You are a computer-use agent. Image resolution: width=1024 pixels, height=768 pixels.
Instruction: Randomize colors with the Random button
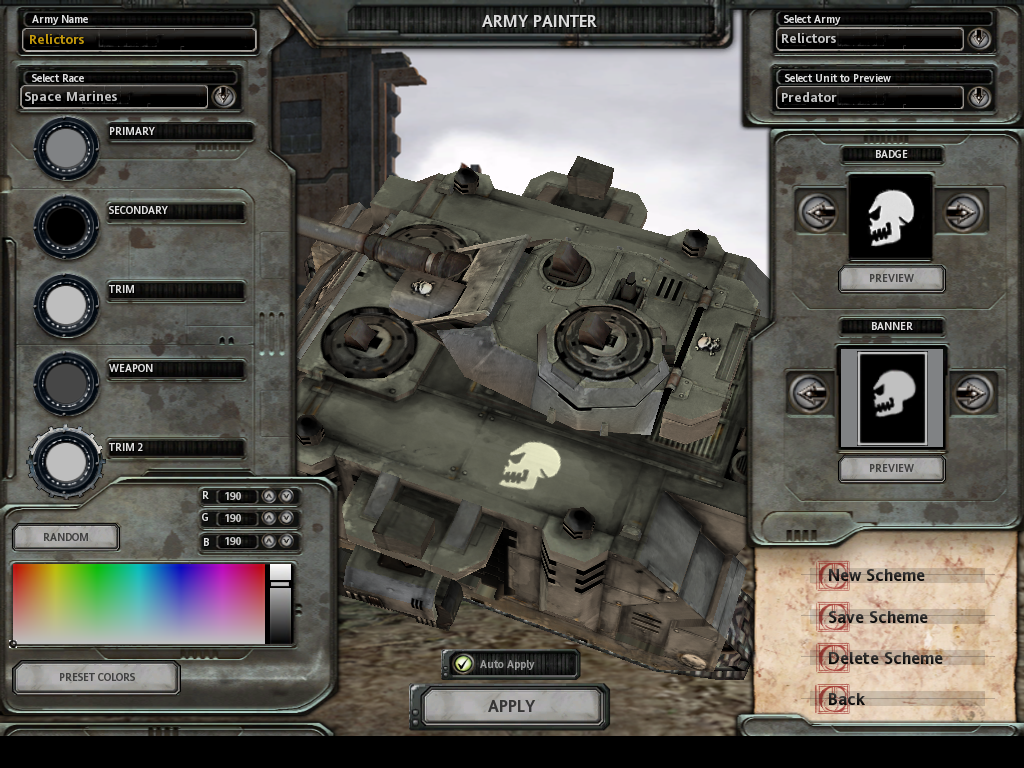point(66,537)
